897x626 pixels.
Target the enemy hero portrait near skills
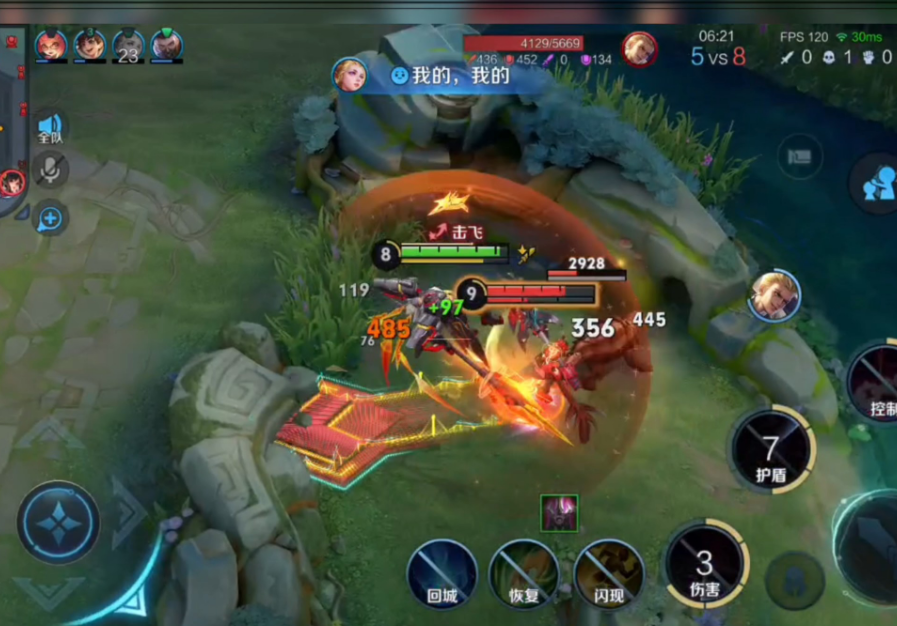click(774, 295)
